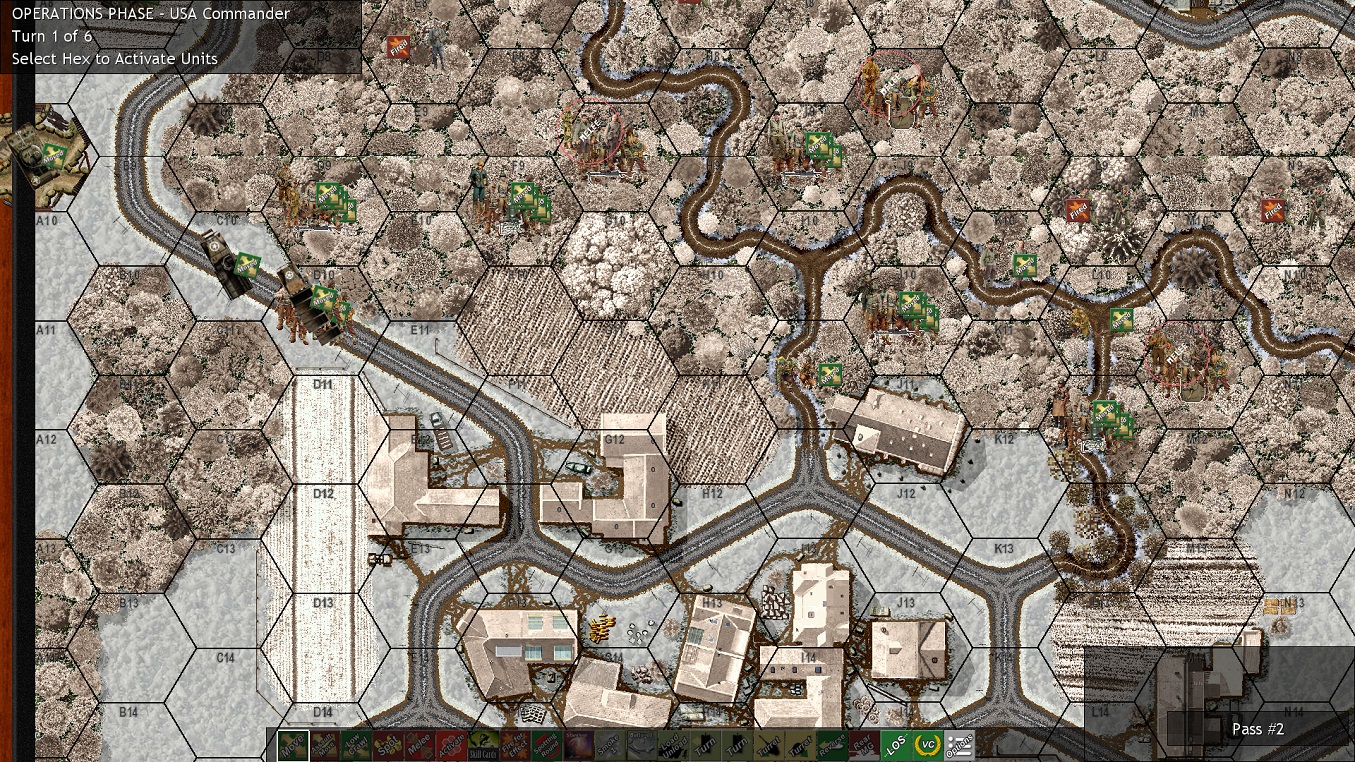The image size is (1355, 762).
Task: Select the Load Unload icon
Action: point(672,745)
